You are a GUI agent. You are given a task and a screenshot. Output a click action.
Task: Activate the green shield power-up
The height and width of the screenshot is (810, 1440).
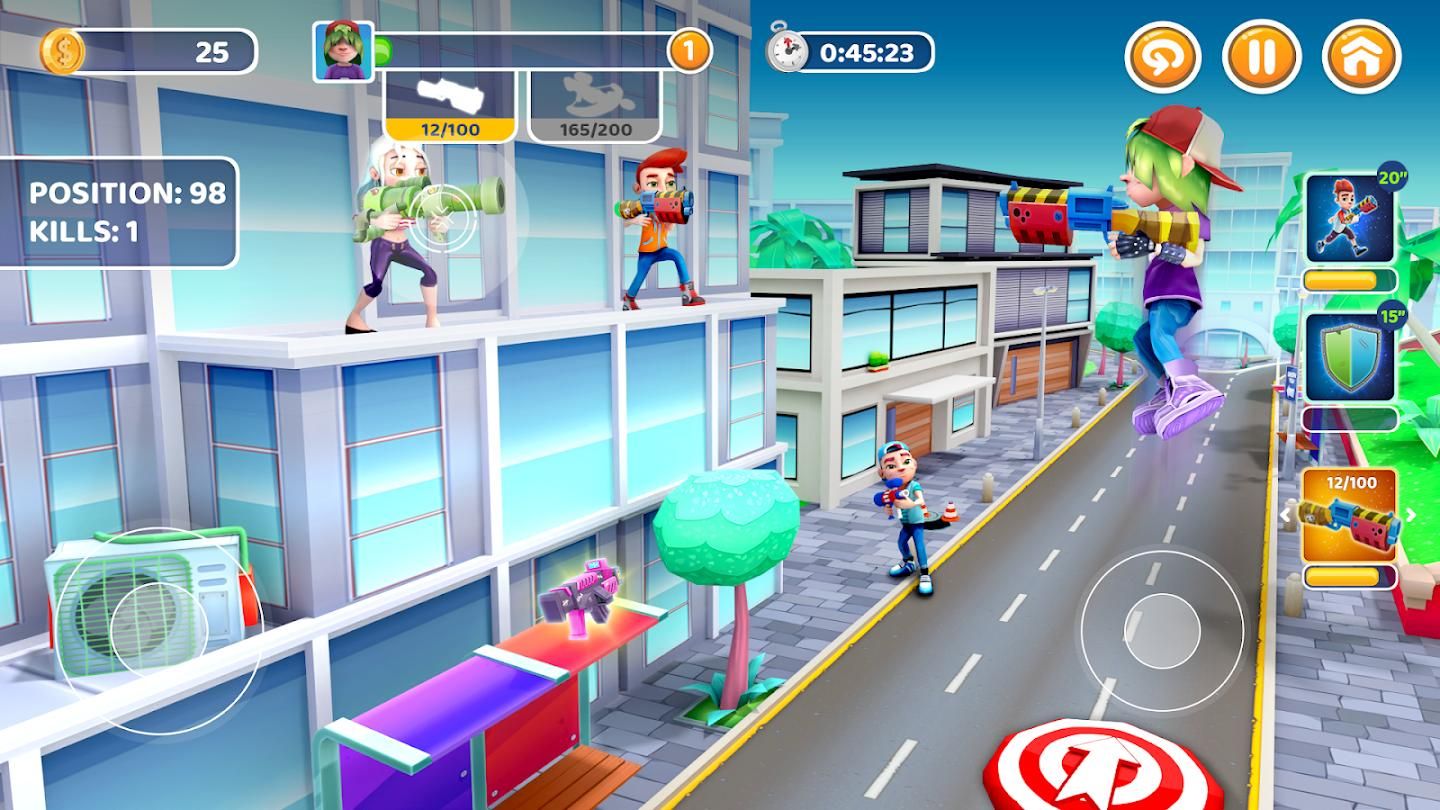(1350, 358)
